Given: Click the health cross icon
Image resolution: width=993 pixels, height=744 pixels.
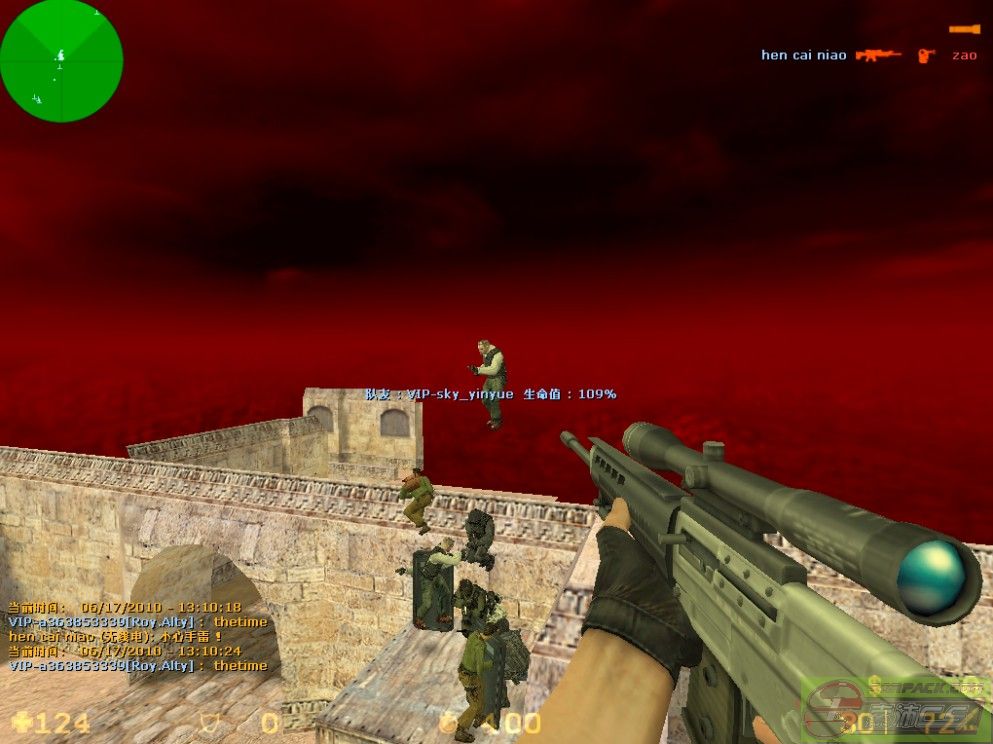Looking at the screenshot, I should [21, 722].
